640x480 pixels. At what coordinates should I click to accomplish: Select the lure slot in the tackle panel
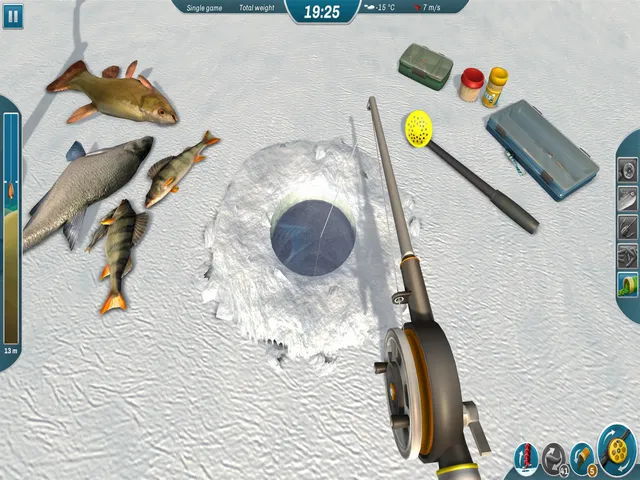628,199
